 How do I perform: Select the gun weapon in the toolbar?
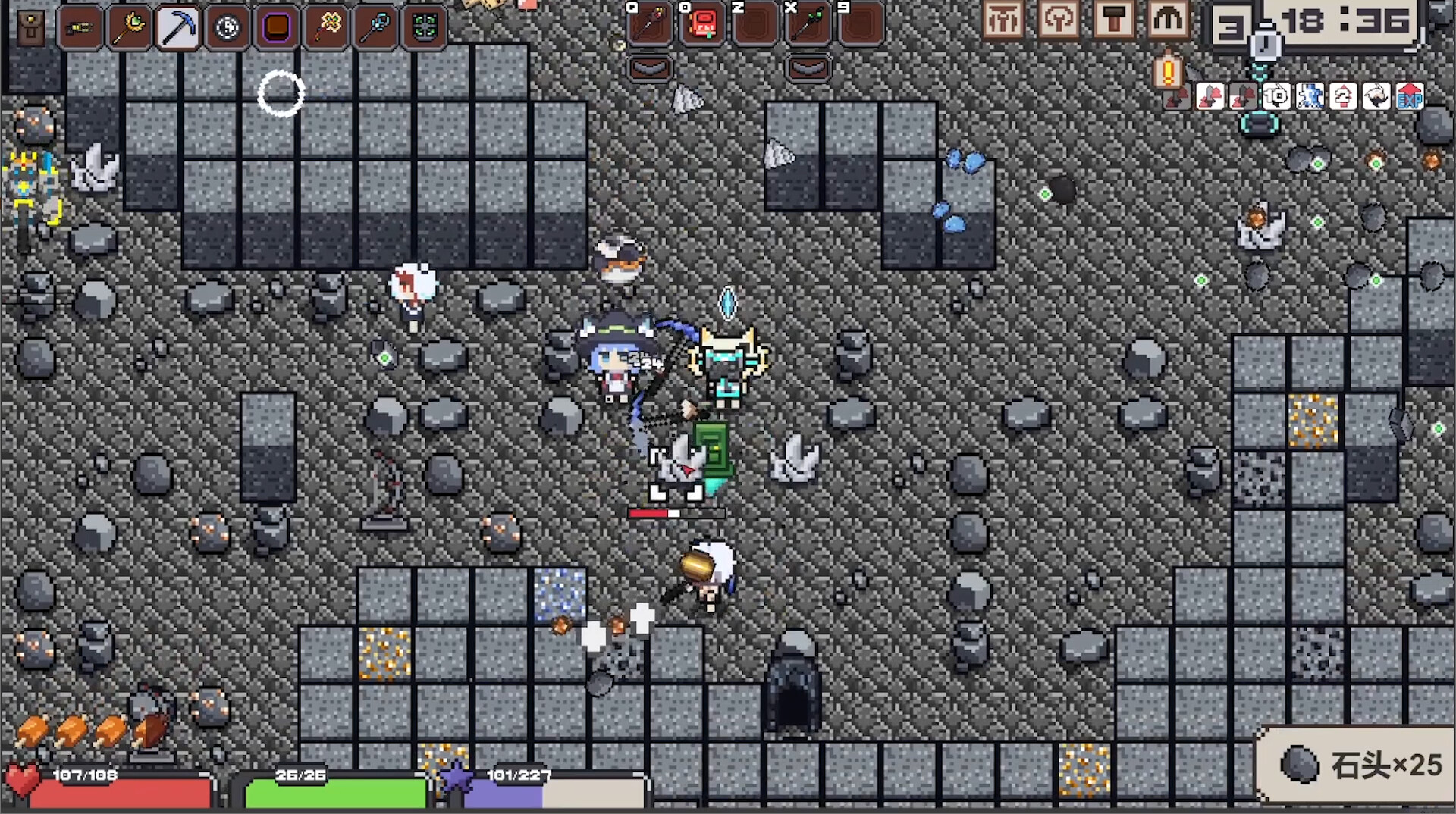coord(80,27)
